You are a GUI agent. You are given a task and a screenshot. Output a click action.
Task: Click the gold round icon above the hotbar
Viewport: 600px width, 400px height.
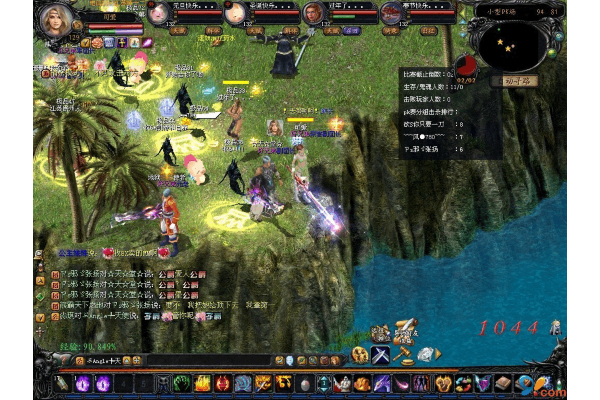click(359, 355)
